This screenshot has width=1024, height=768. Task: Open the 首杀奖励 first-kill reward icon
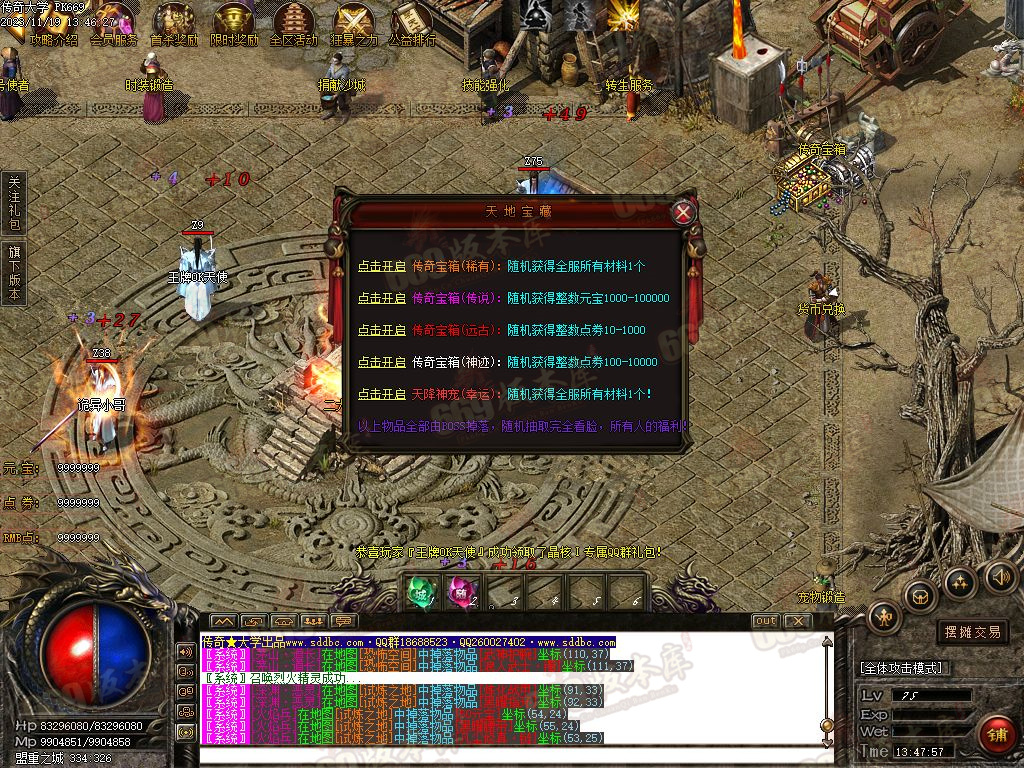point(173,22)
